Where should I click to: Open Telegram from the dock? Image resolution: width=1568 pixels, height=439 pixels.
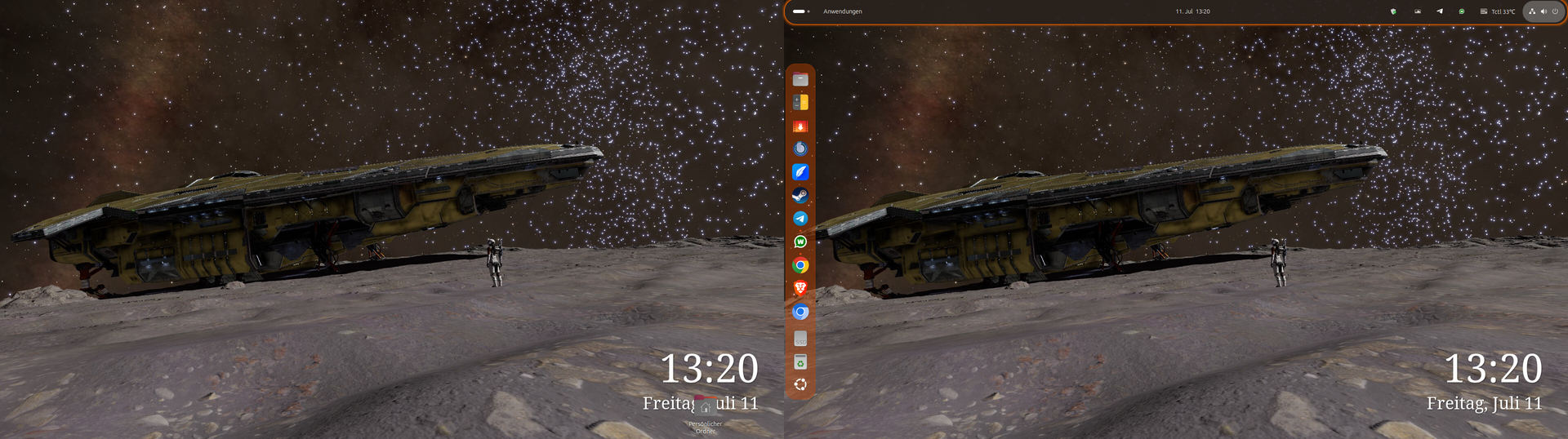pyautogui.click(x=800, y=219)
